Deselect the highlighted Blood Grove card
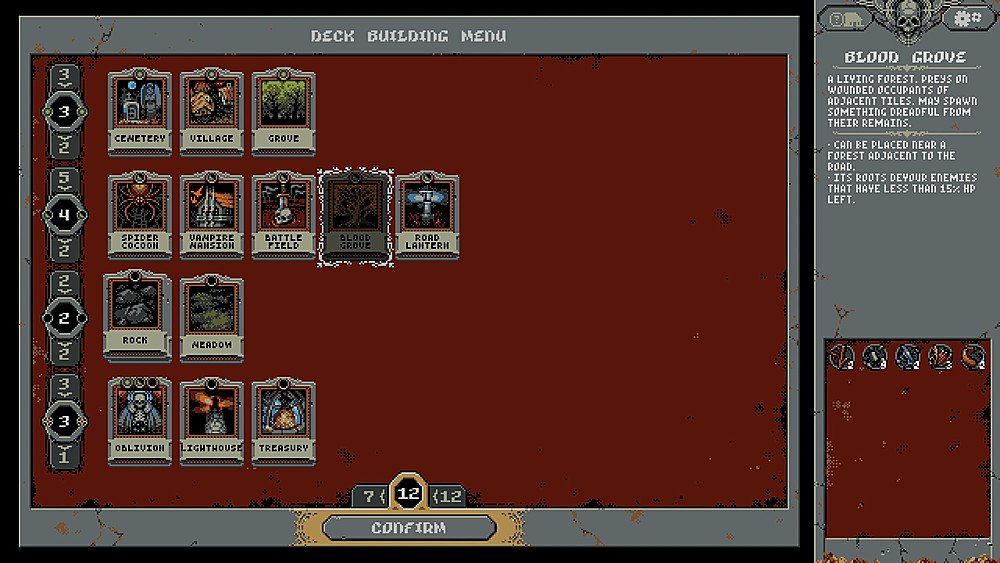The image size is (1000, 563). 355,217
